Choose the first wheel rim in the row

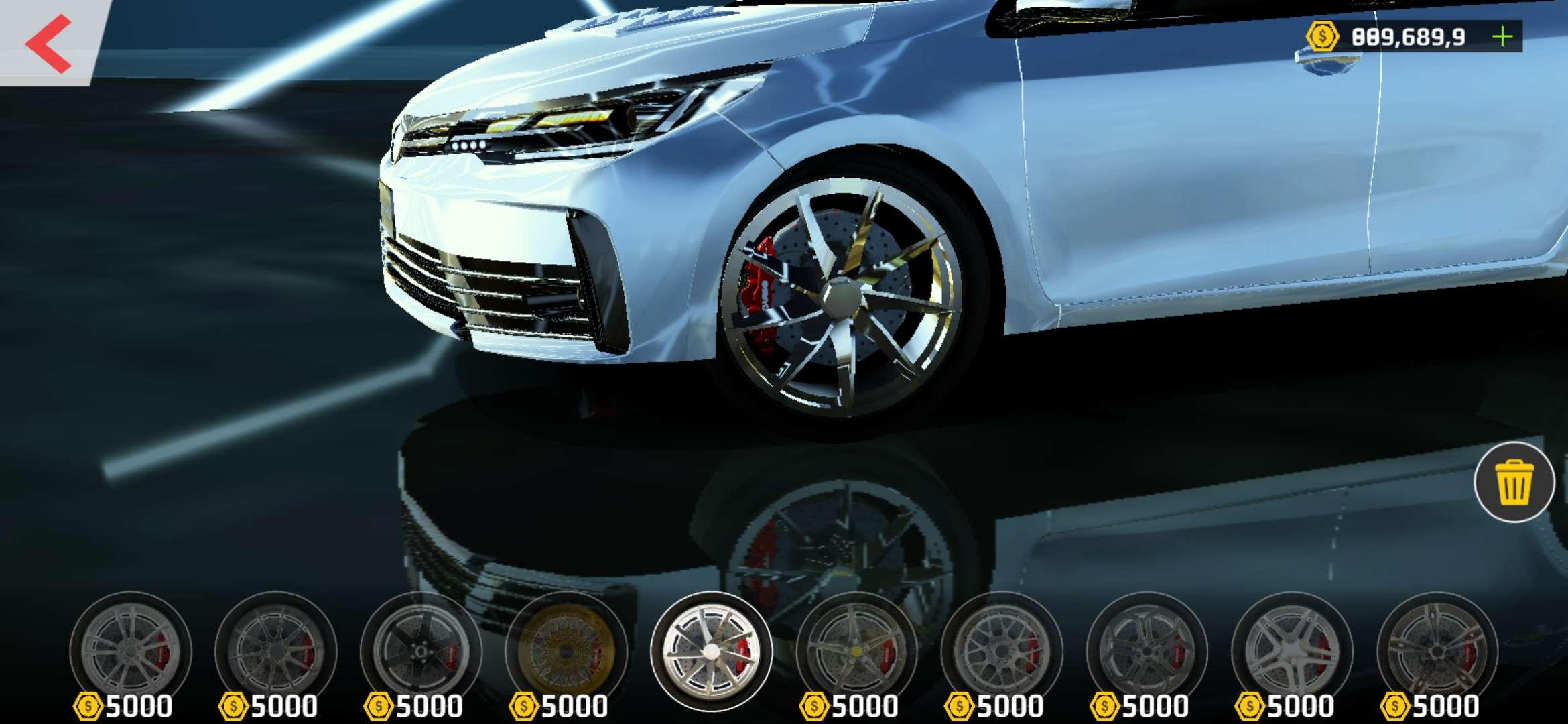pos(131,650)
